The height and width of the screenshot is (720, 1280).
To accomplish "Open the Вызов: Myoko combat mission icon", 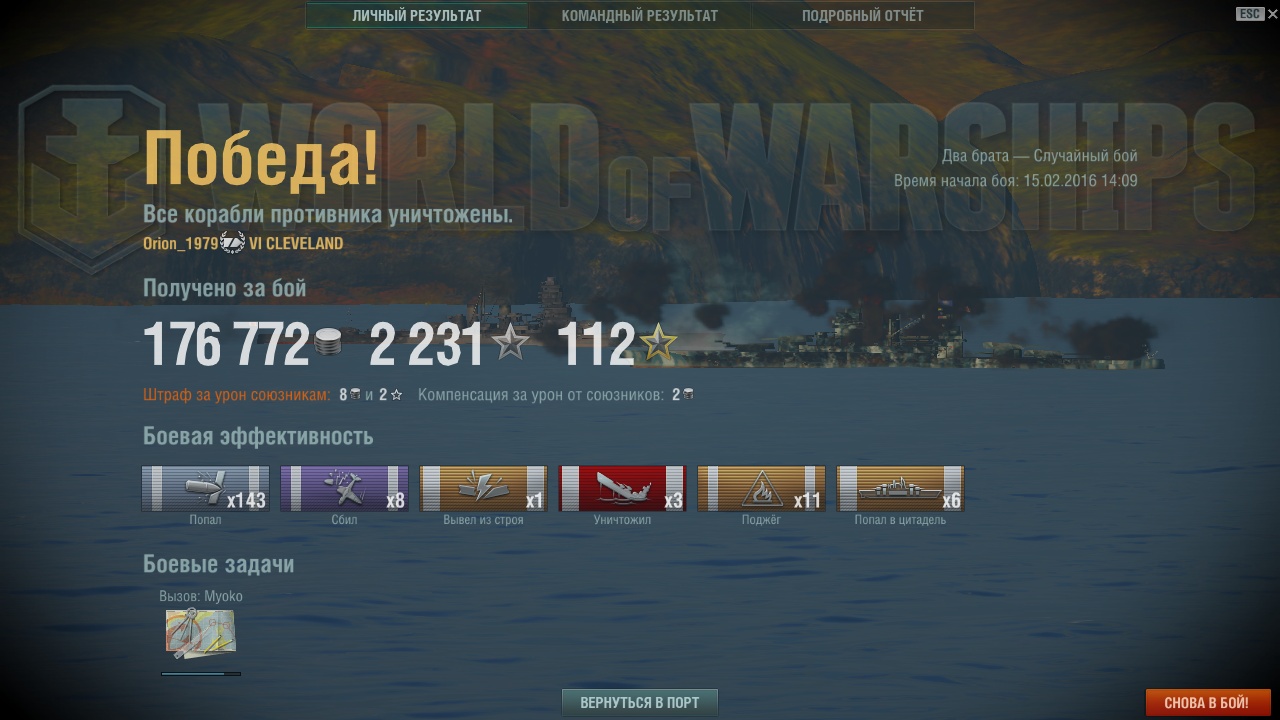I will [200, 634].
